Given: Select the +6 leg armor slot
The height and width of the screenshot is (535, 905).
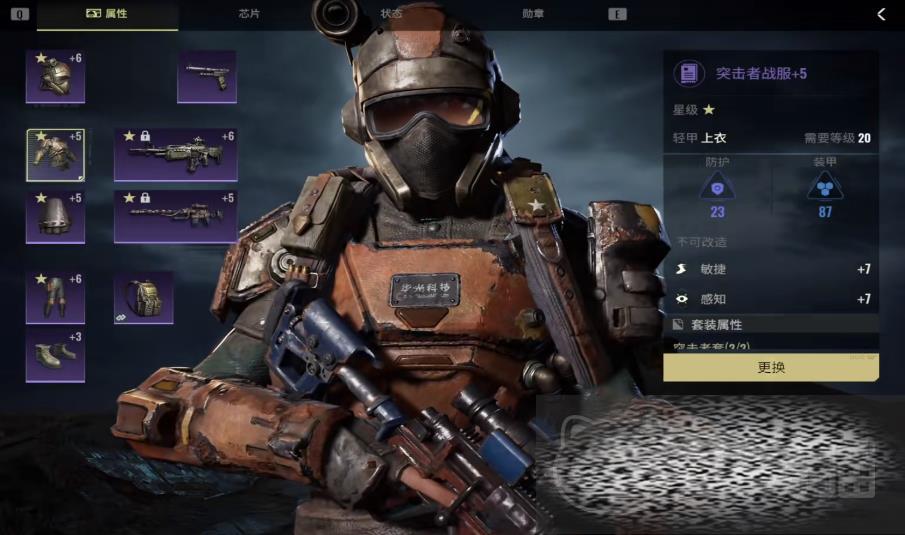Looking at the screenshot, I should point(55,297).
